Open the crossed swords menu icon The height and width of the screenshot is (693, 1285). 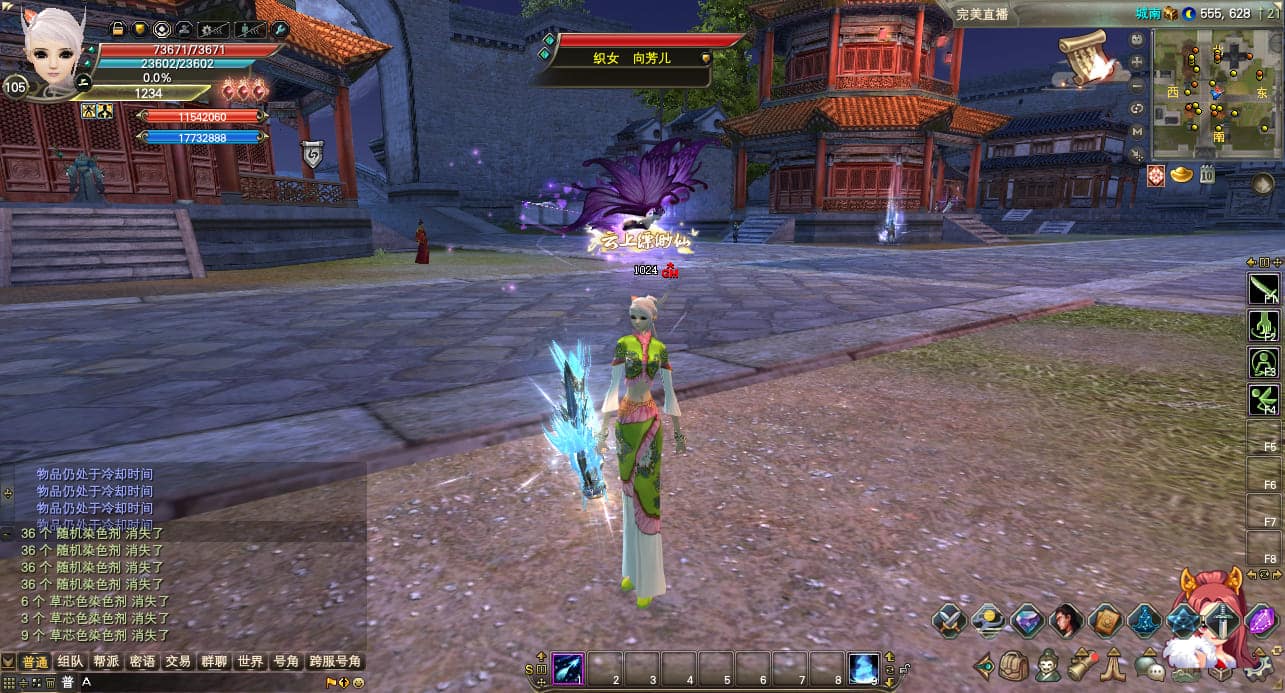tap(949, 620)
